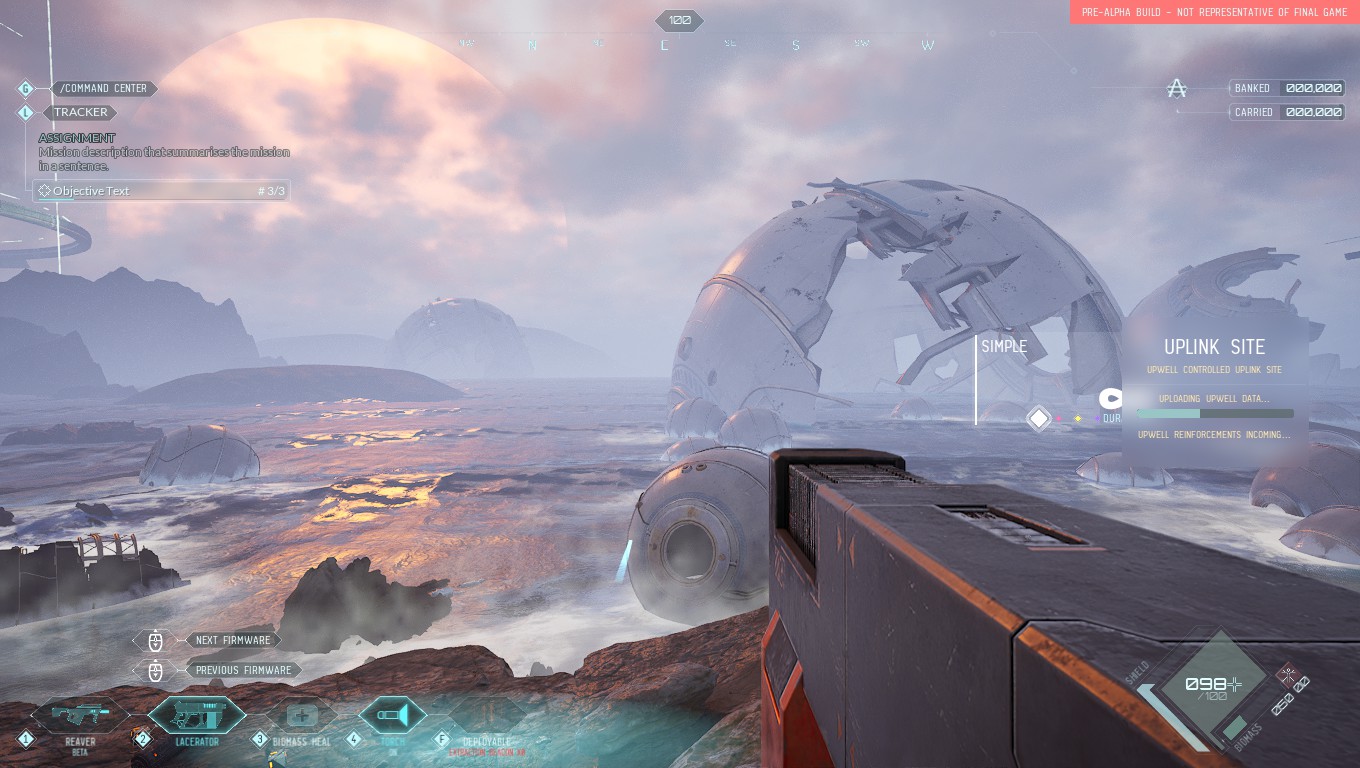Viewport: 1360px width, 768px height.
Task: Select the Reaver Beta weapon slot
Action: pos(79,716)
